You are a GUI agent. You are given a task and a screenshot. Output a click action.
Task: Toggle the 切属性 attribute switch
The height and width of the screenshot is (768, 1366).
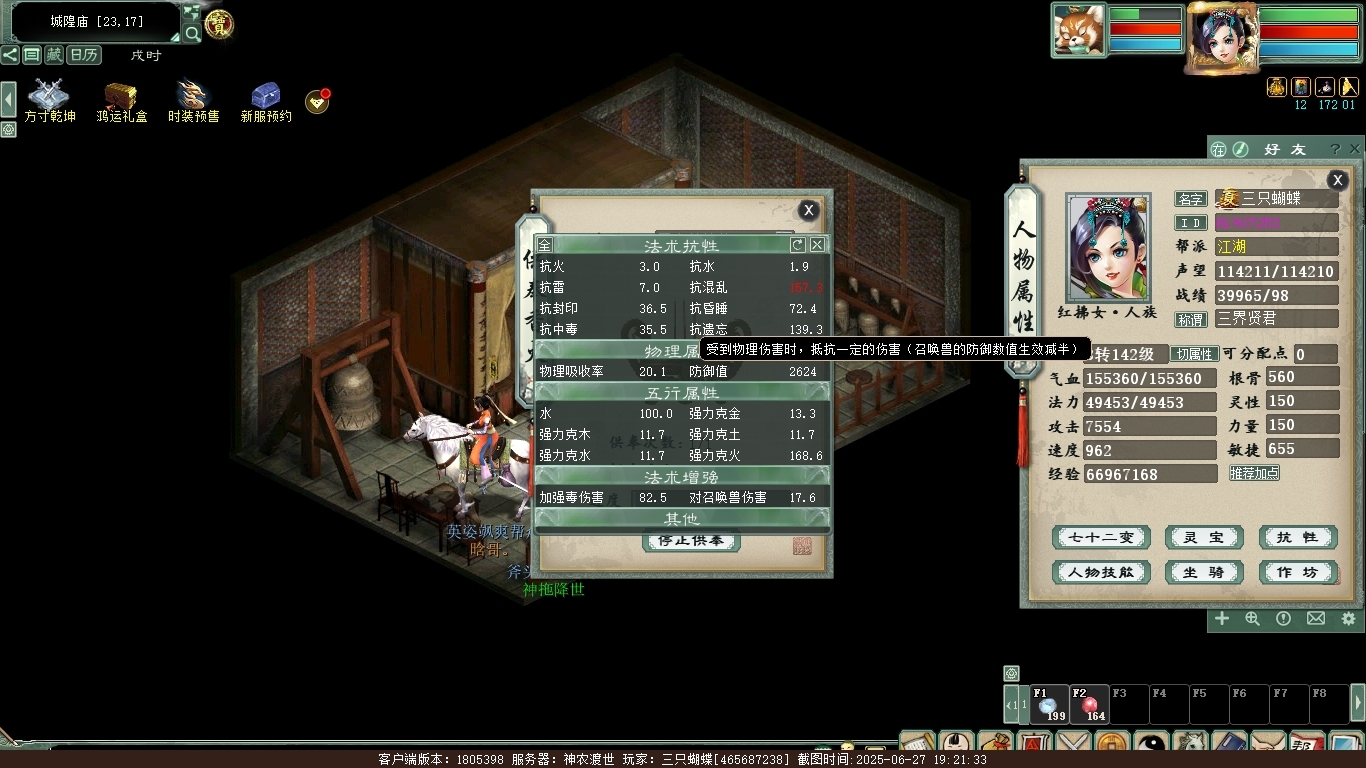point(1194,354)
